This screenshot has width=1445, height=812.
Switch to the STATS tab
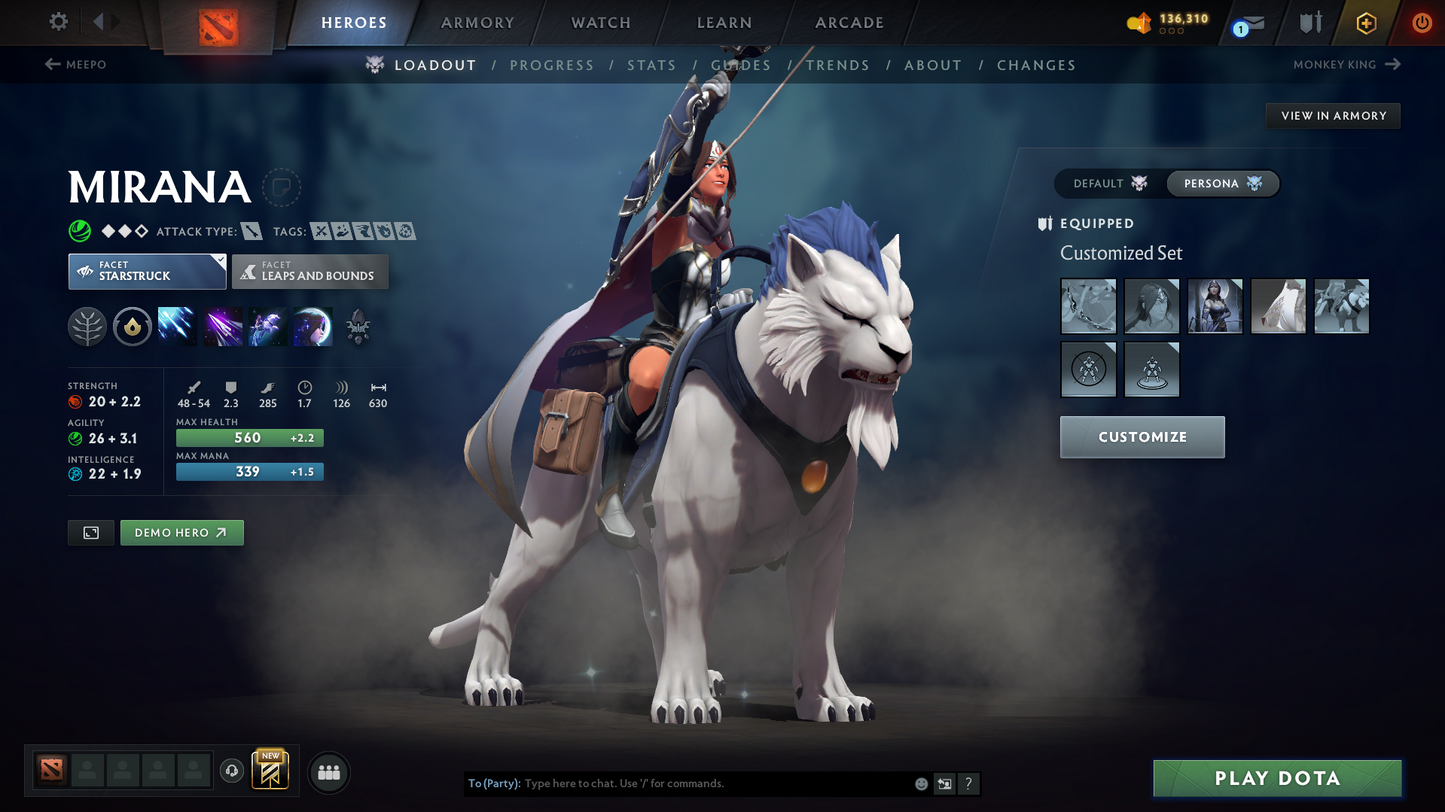(651, 64)
